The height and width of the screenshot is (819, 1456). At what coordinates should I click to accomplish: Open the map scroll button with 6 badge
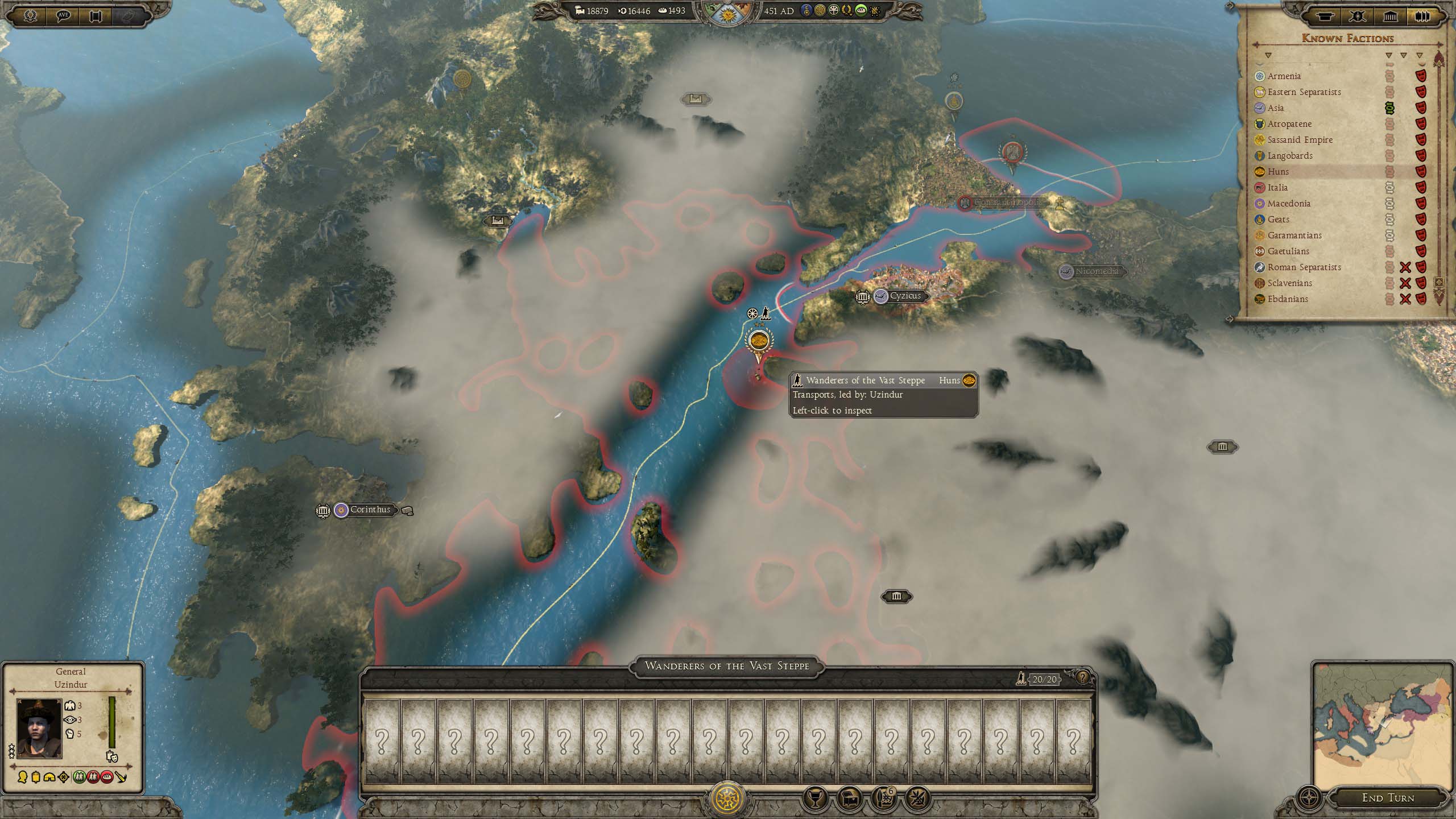pyautogui.click(x=883, y=799)
